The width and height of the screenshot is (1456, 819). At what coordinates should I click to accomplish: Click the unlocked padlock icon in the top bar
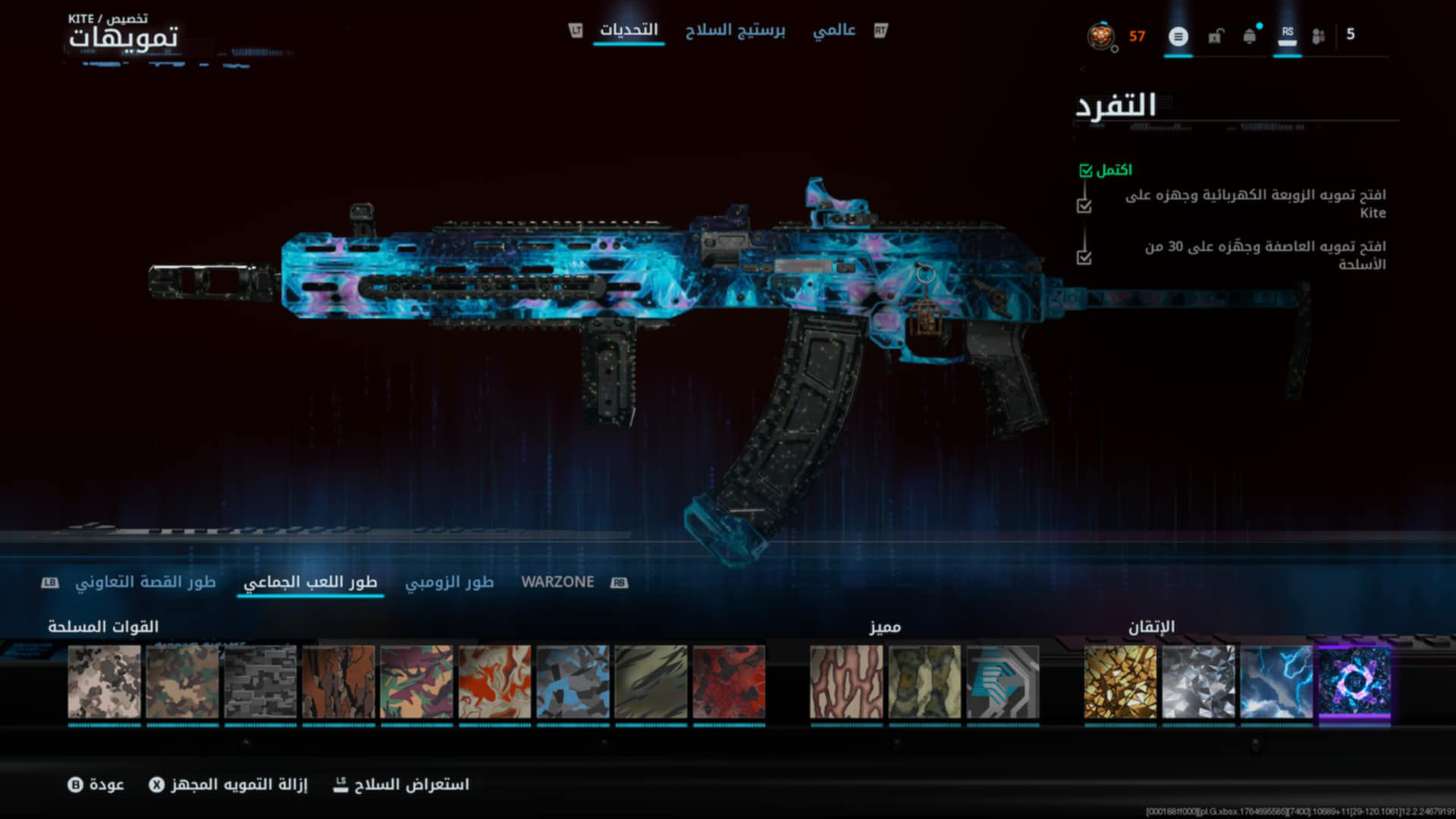1217,36
